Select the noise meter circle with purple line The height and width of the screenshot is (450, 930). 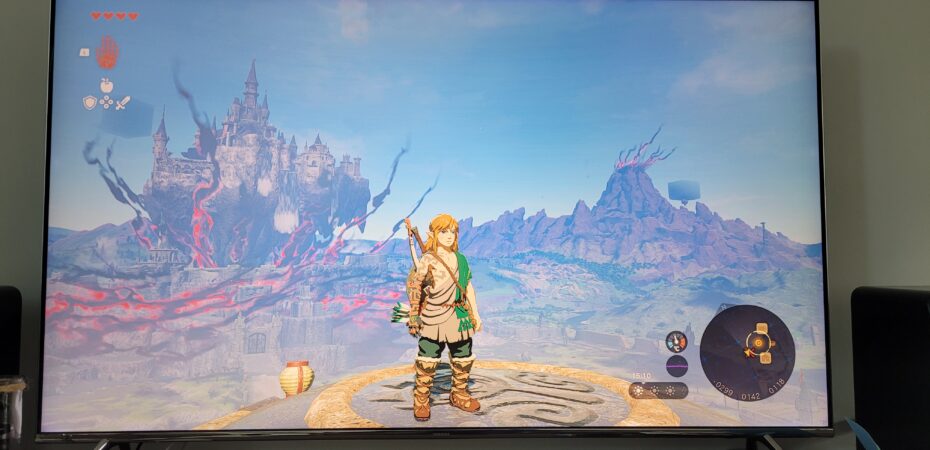coord(677,365)
